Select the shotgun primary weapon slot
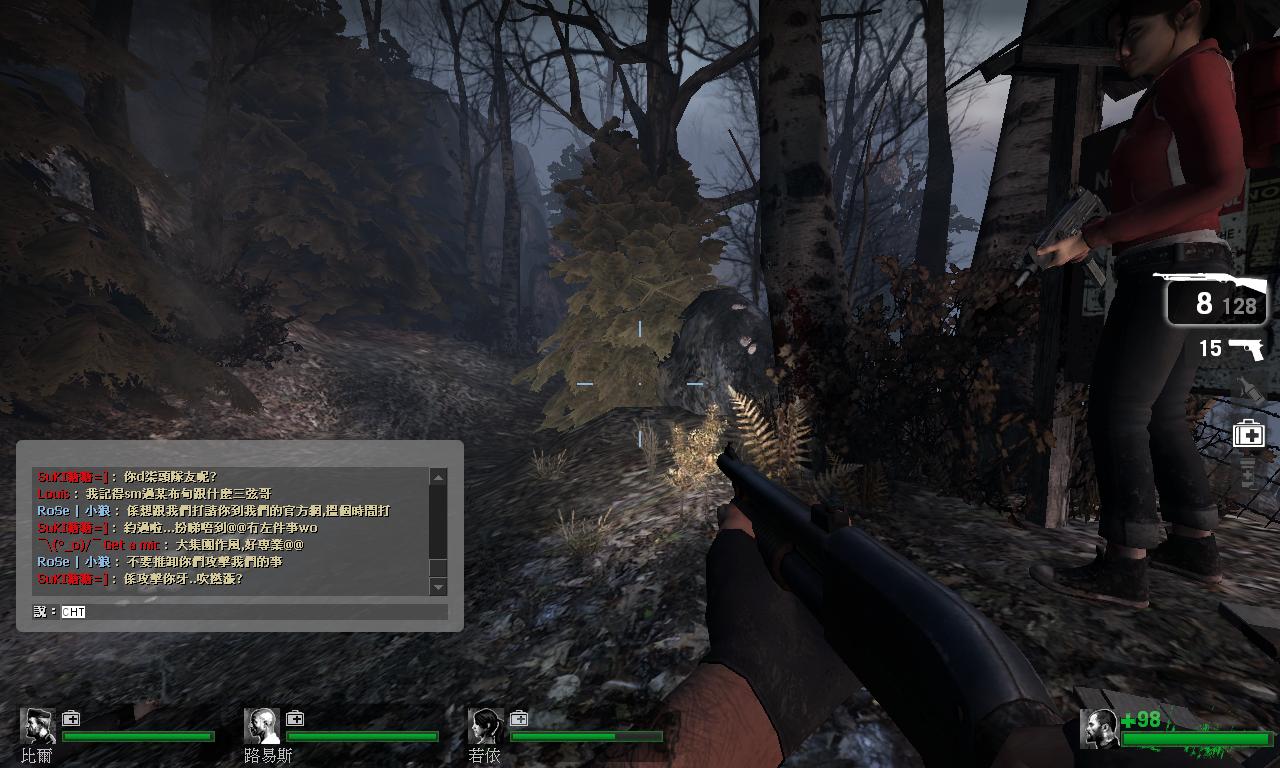The width and height of the screenshot is (1280, 768). 1216,297
